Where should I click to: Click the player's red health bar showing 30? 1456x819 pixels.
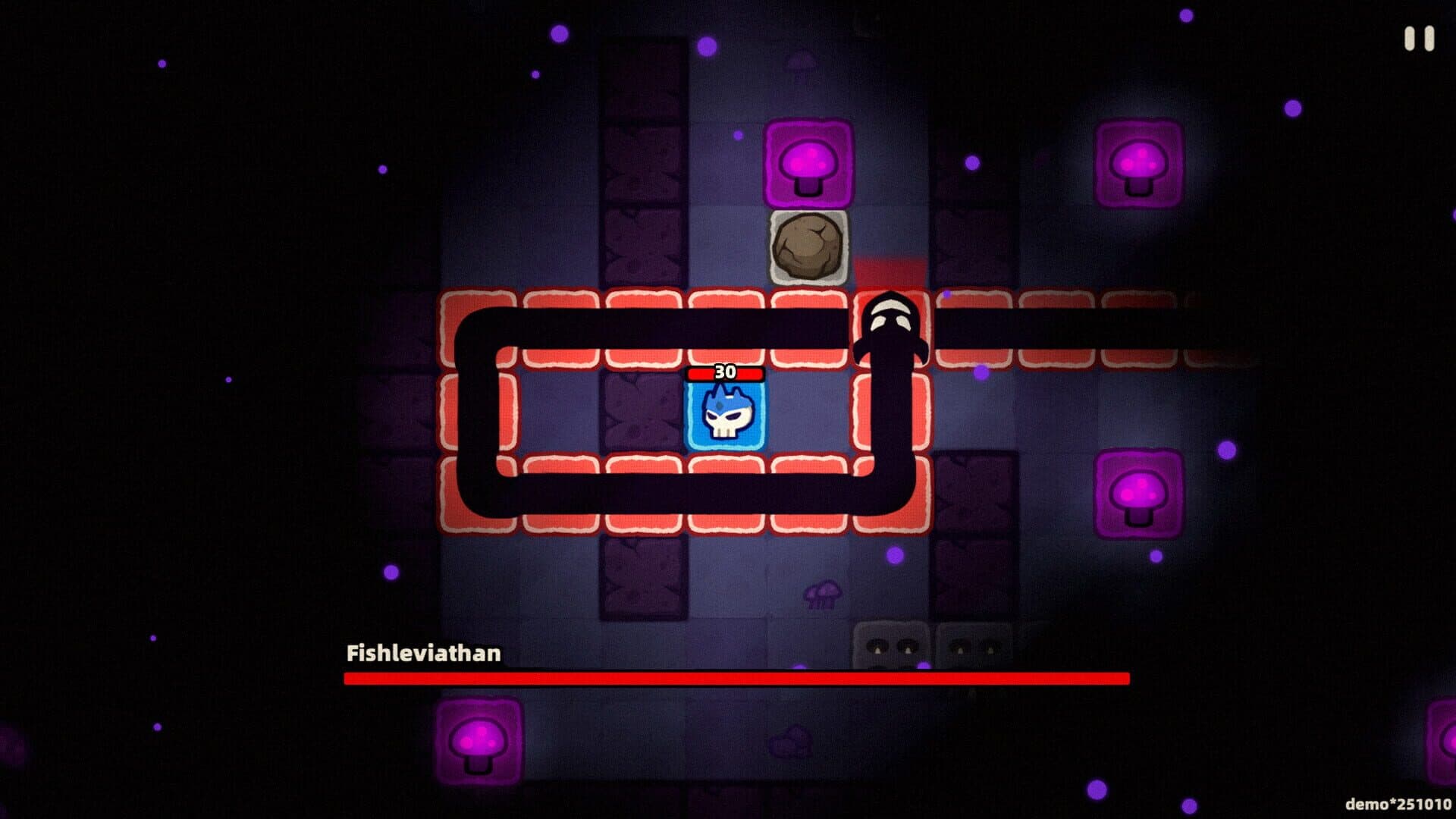click(x=725, y=372)
